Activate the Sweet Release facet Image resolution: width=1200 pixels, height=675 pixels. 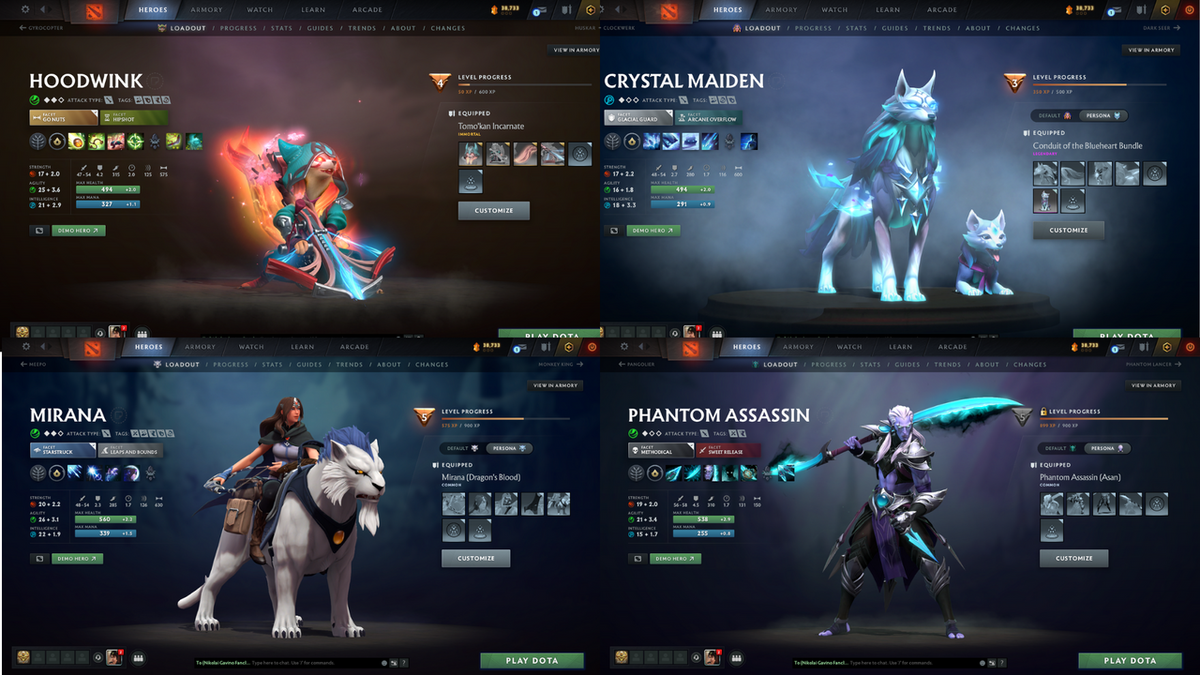coord(727,451)
